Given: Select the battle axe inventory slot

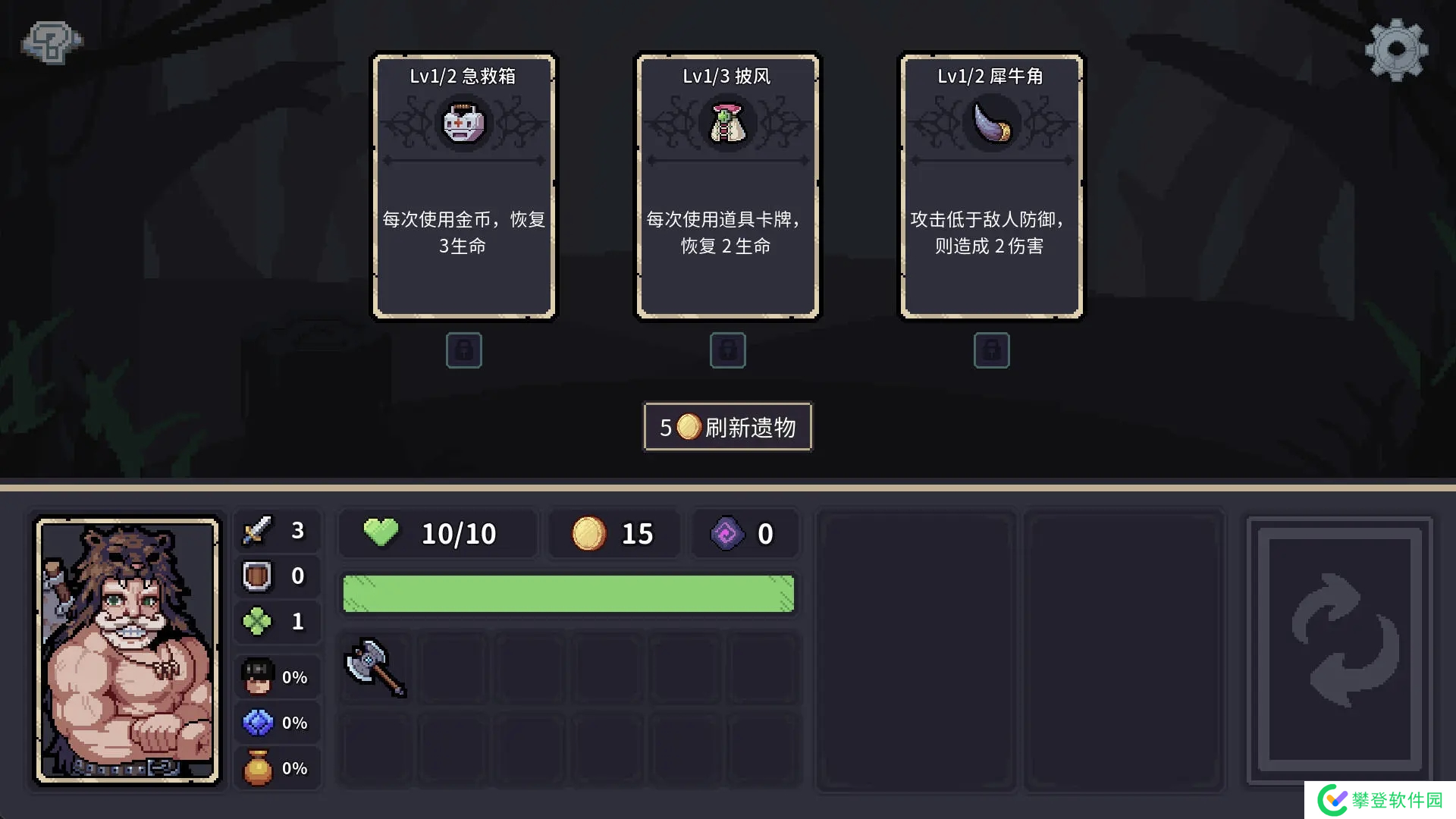Looking at the screenshot, I should click(x=376, y=668).
